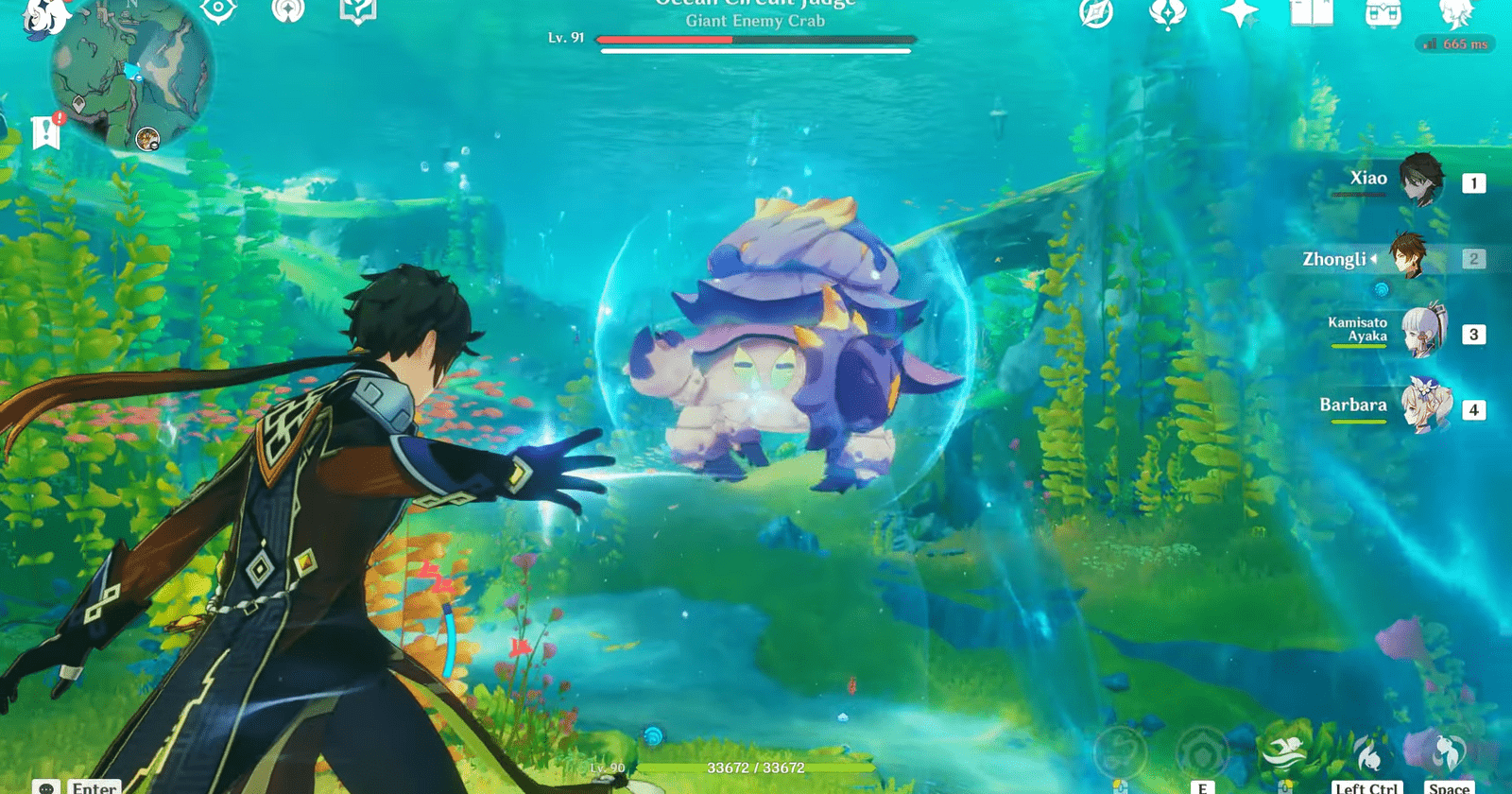1512x794 pixels.
Task: Open the winged battle pass icon
Action: [1167, 13]
